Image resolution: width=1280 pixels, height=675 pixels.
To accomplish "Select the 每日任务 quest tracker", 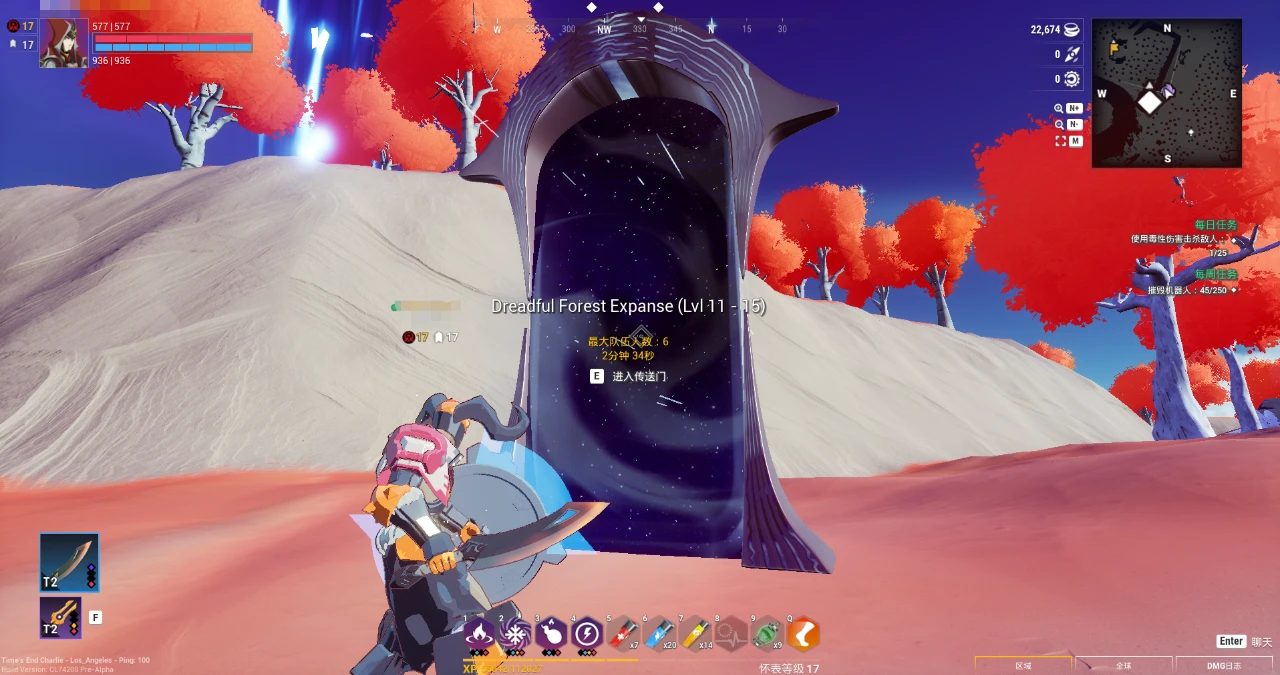I will [x=1216, y=225].
